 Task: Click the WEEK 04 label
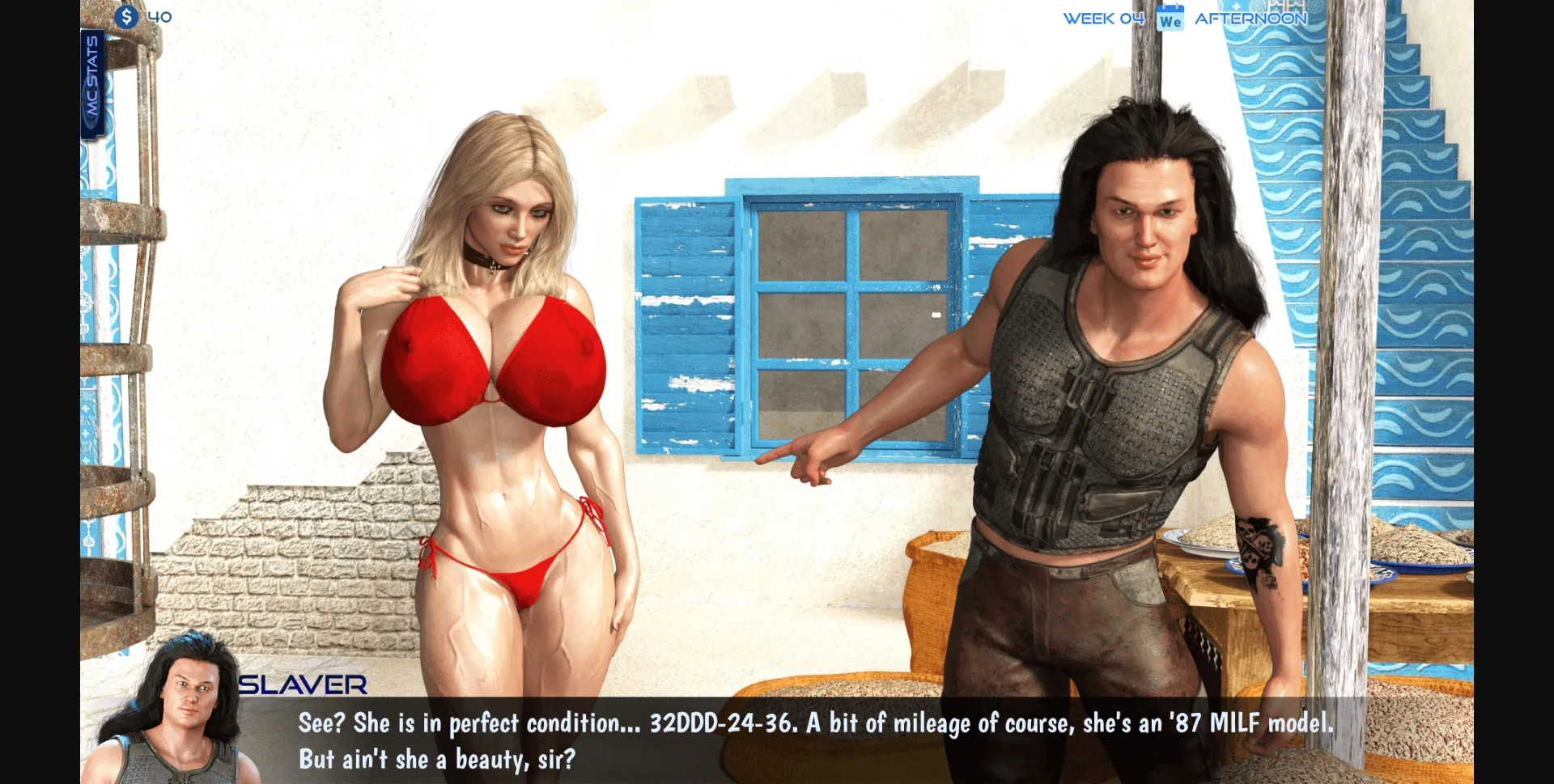click(1103, 18)
